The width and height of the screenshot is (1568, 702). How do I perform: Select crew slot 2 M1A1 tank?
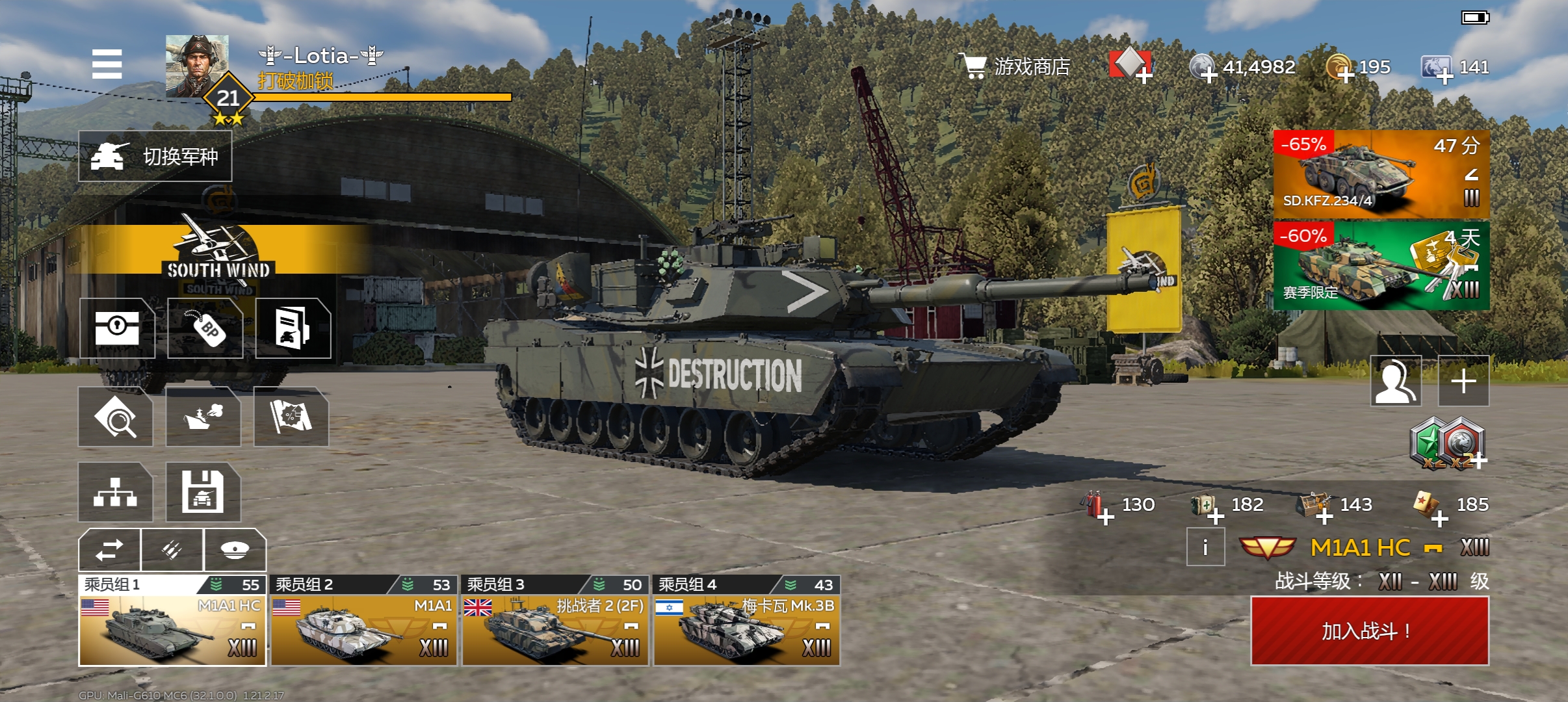click(363, 622)
